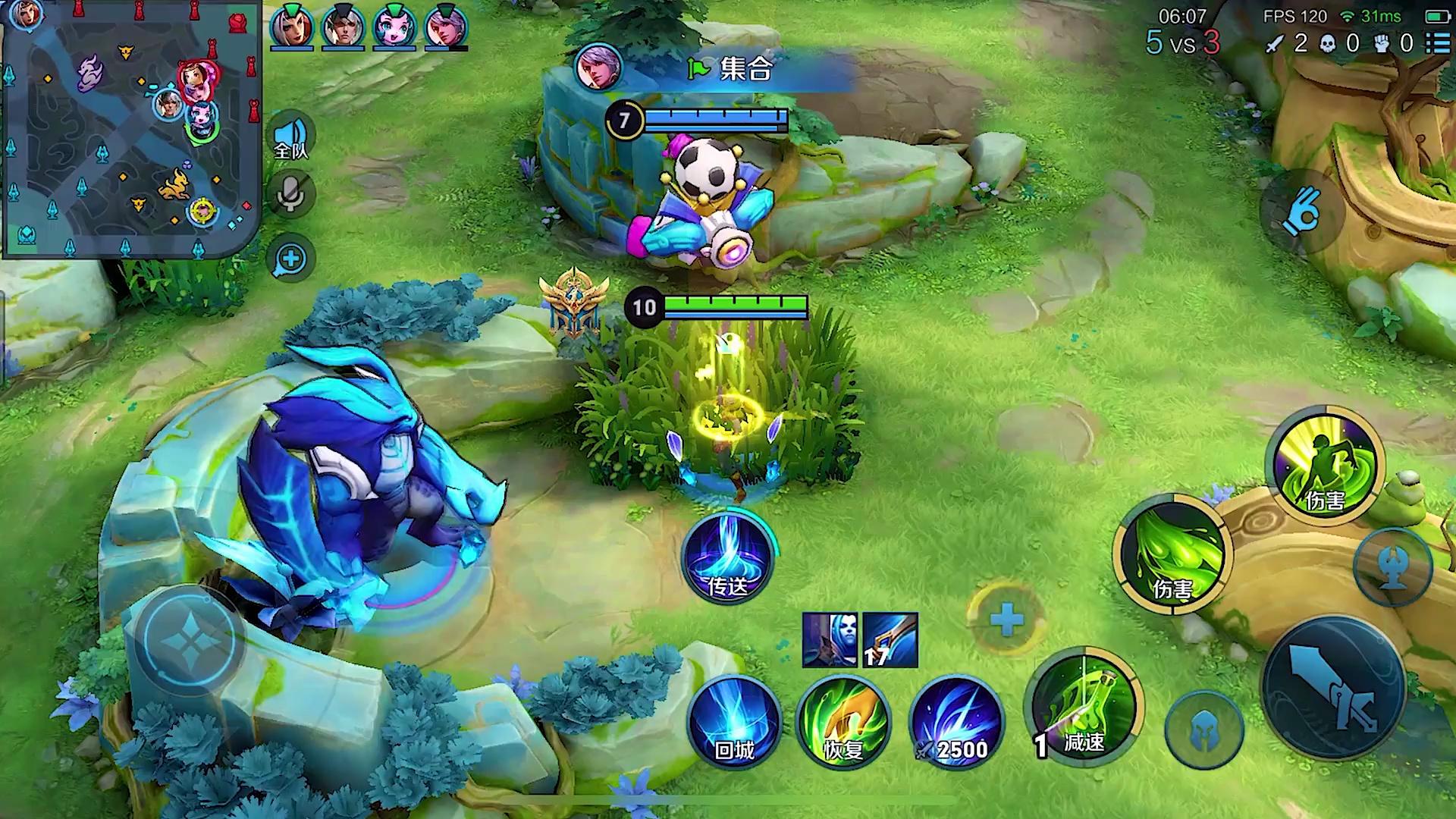Screen dimensions: 1456x819
Task: Use the 回城 recall button
Action: 734,720
